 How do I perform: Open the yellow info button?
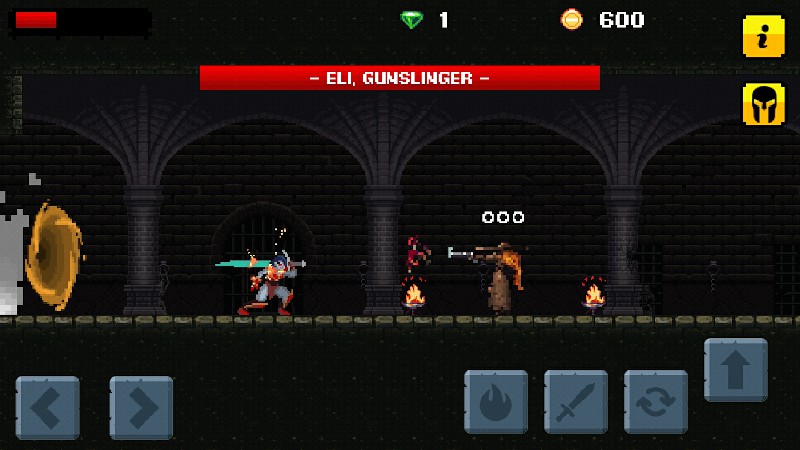tap(763, 37)
